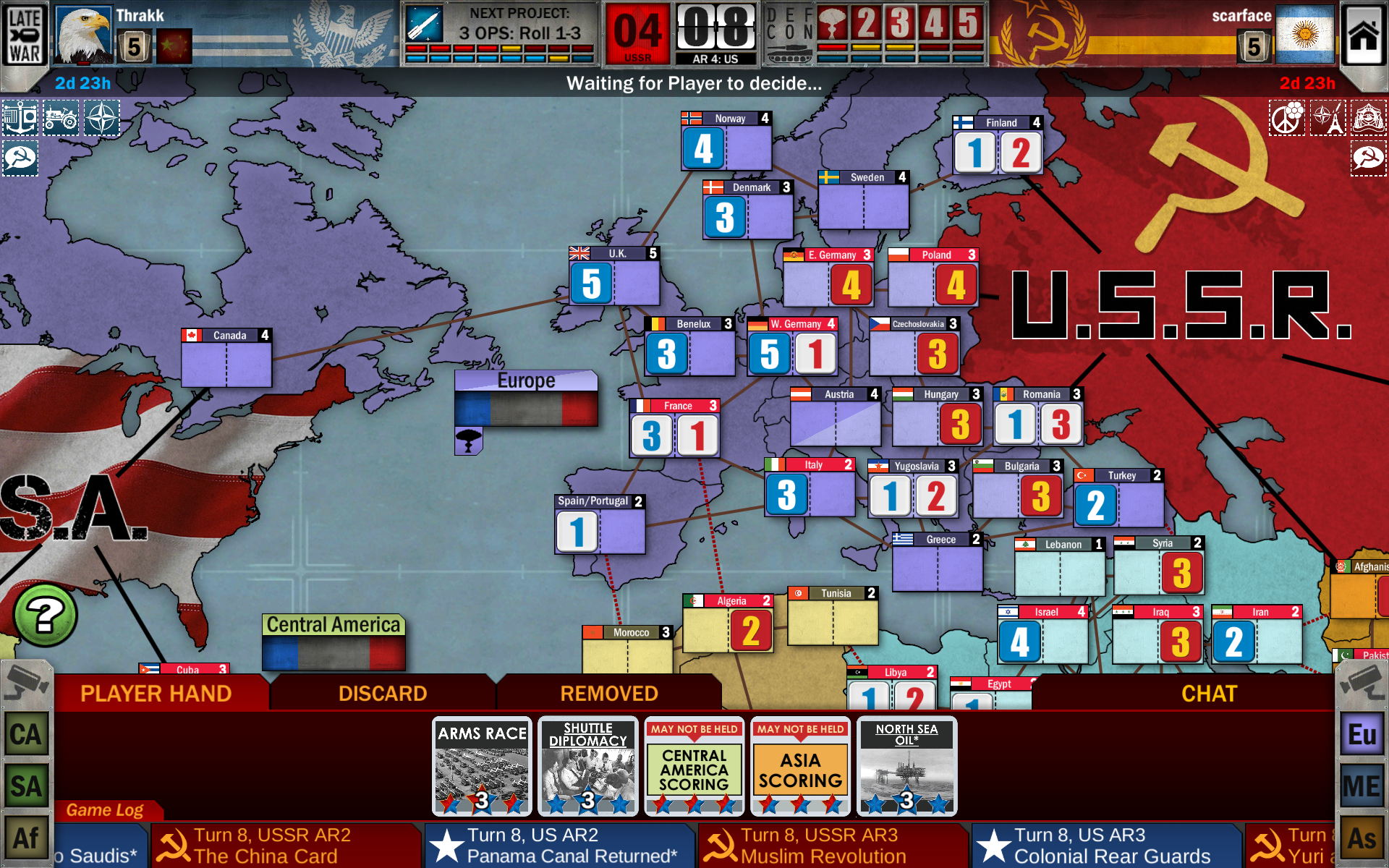Open the Arms Race card

click(x=480, y=765)
